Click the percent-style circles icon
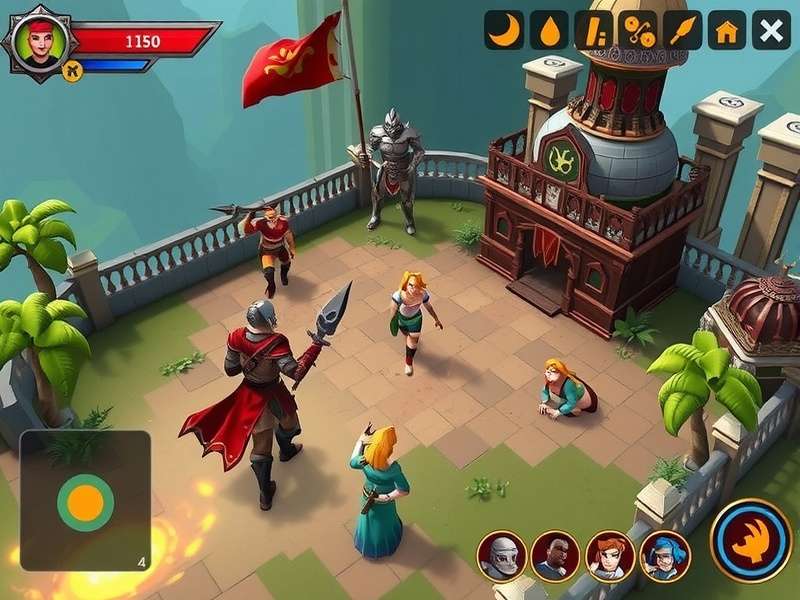 tap(638, 30)
